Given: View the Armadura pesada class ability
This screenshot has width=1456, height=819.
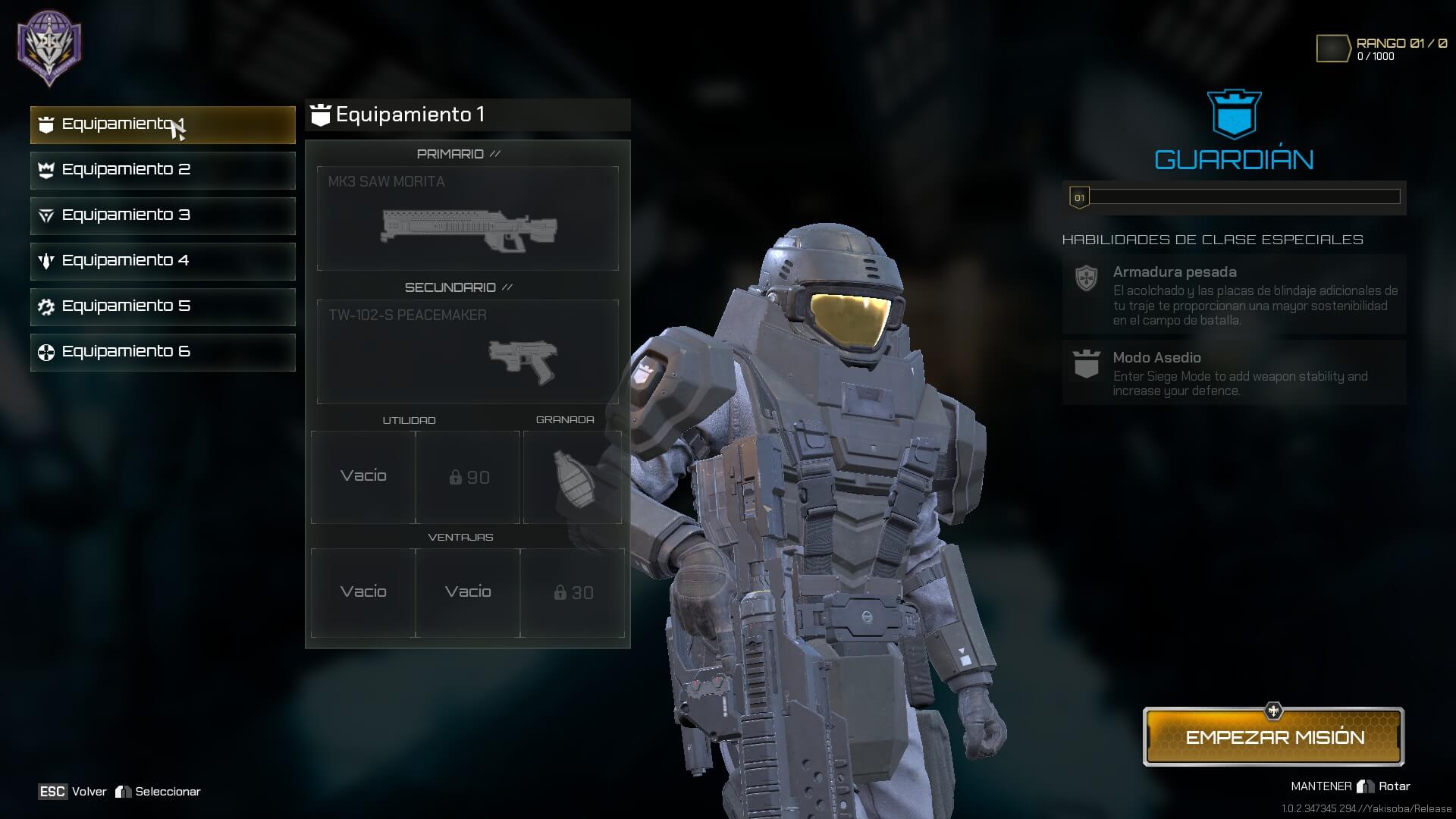Looking at the screenshot, I should click(1234, 294).
